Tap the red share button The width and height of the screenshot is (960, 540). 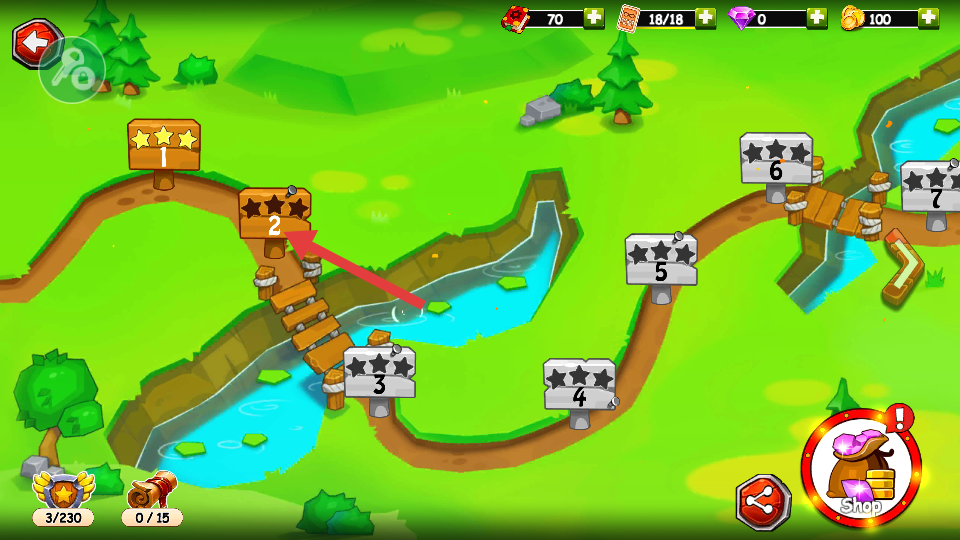[x=763, y=502]
